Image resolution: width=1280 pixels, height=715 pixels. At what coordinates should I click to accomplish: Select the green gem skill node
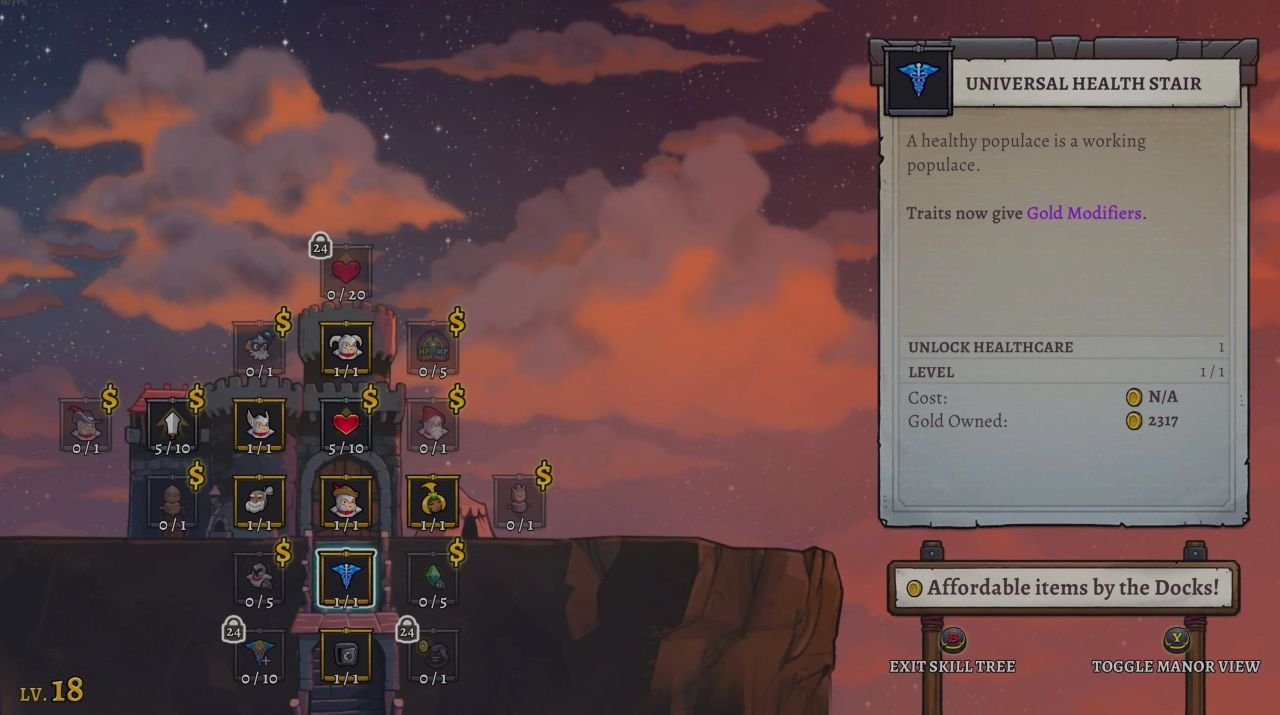pyautogui.click(x=433, y=577)
